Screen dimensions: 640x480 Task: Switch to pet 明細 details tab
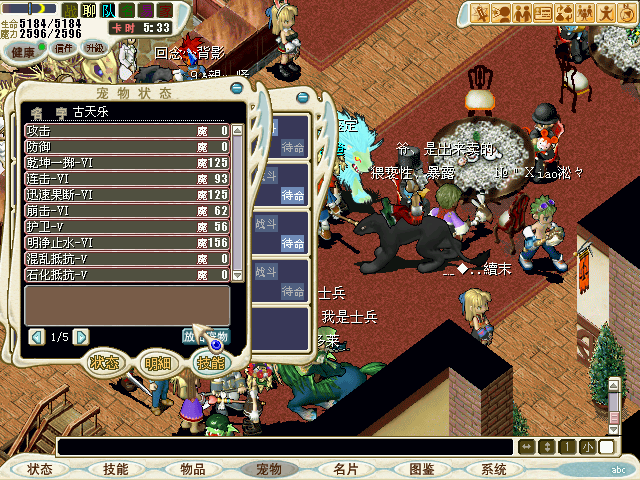(158, 364)
